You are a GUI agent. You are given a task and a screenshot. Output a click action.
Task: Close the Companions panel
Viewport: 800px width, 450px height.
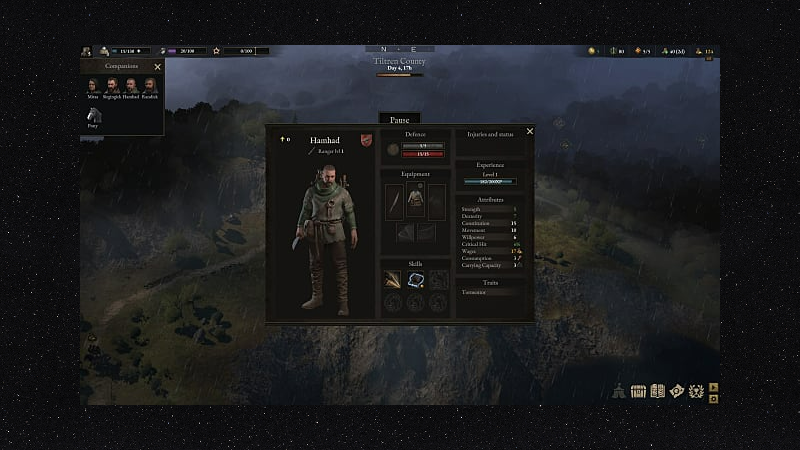pos(157,67)
